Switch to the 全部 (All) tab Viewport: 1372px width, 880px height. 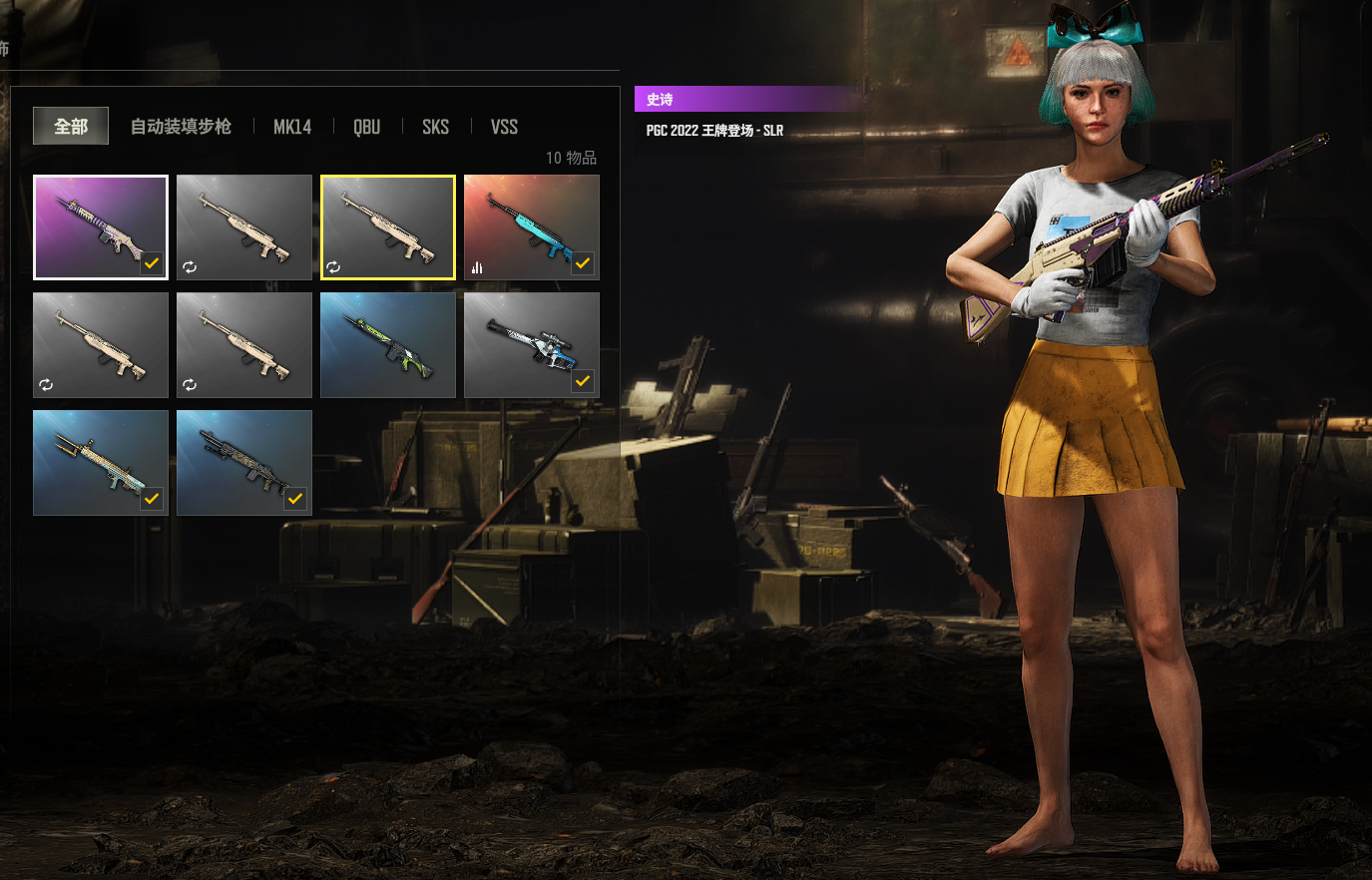(71, 127)
